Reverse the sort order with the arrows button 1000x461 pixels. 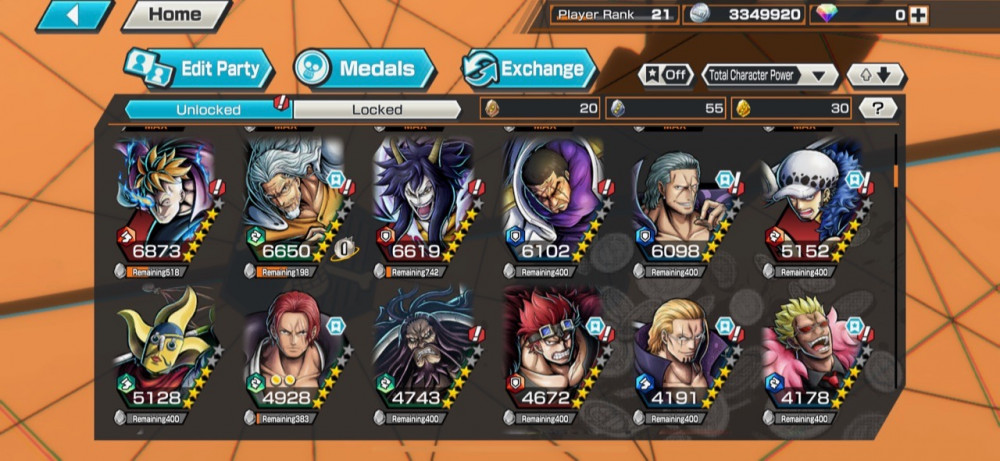[x=875, y=75]
